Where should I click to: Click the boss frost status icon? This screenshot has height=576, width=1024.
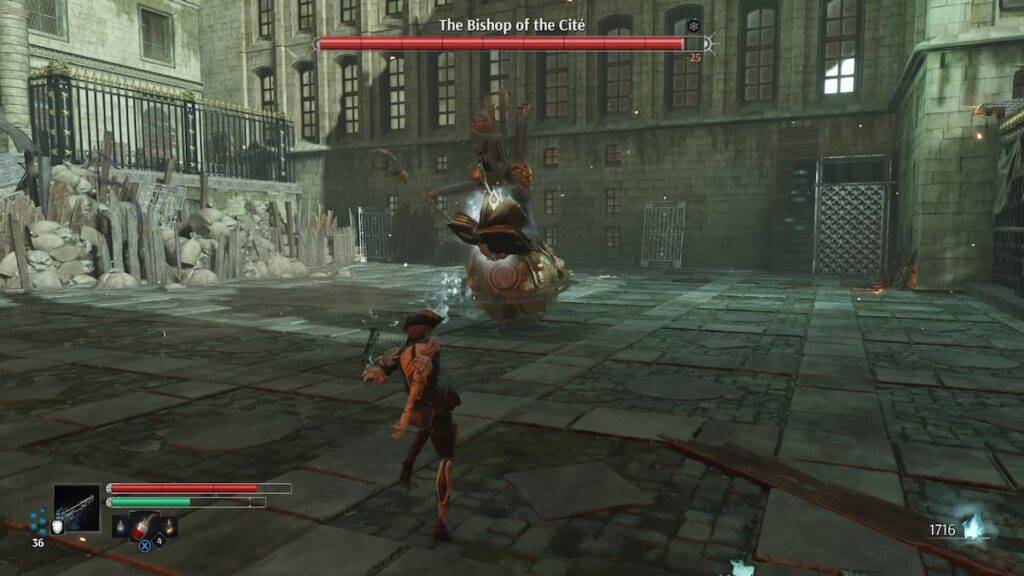click(695, 25)
